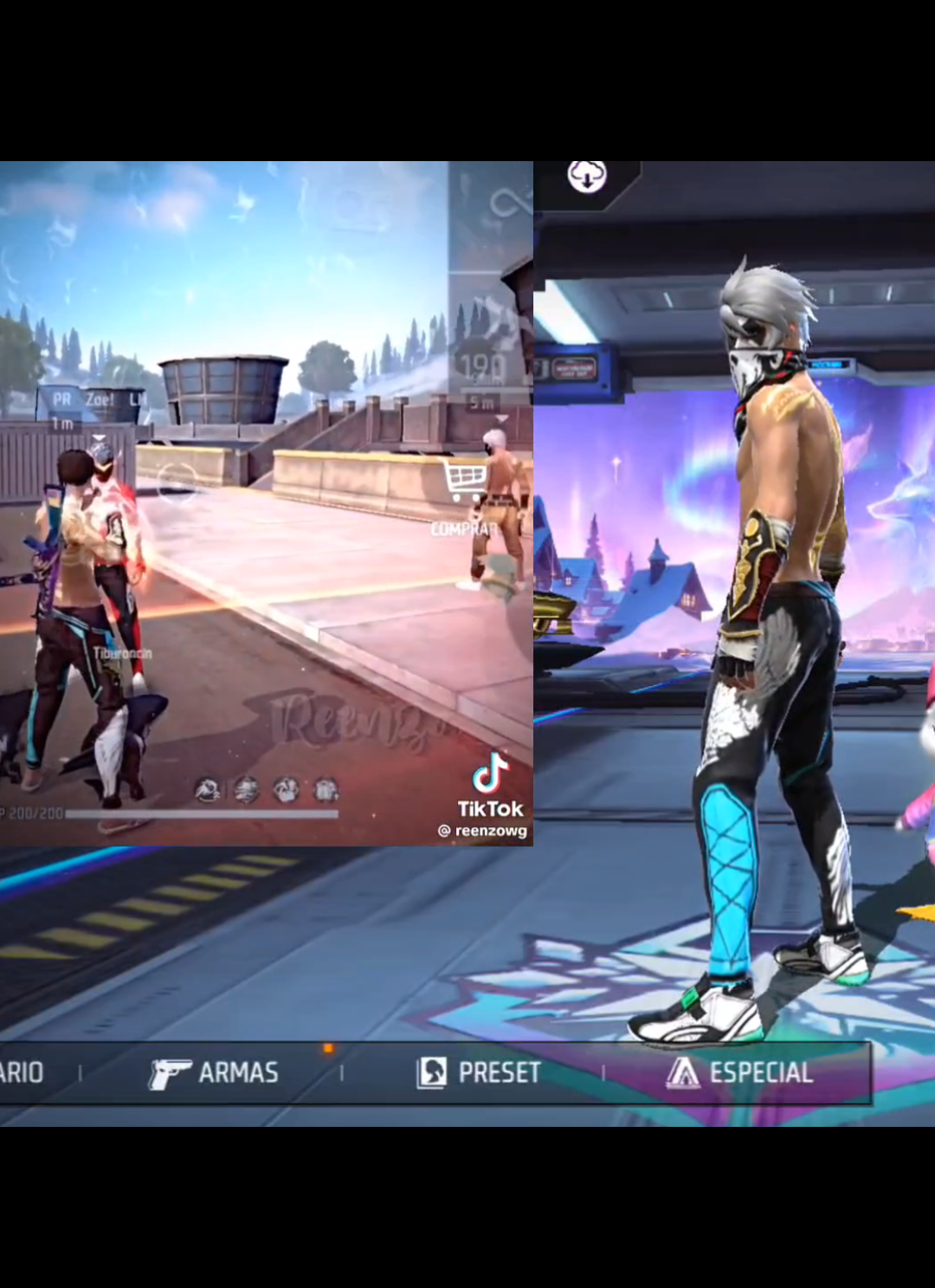Switch to the ARMAS tab
The width and height of the screenshot is (935, 1288).
click(214, 1073)
